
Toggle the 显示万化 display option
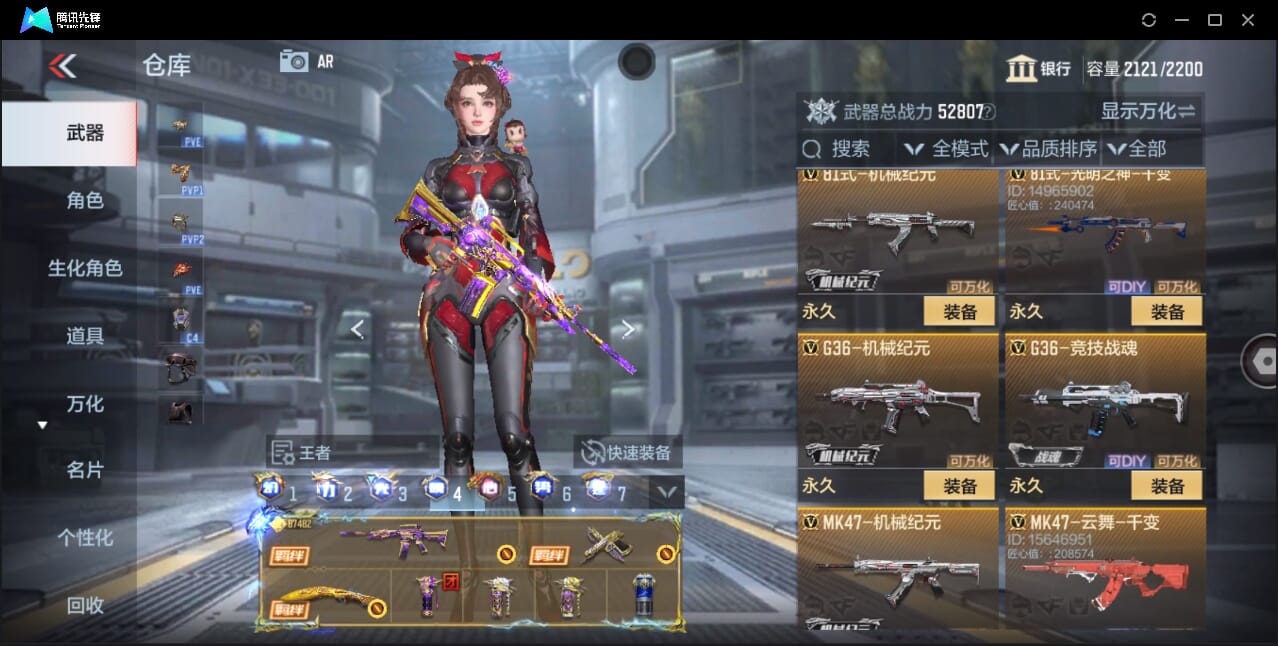coord(1148,111)
